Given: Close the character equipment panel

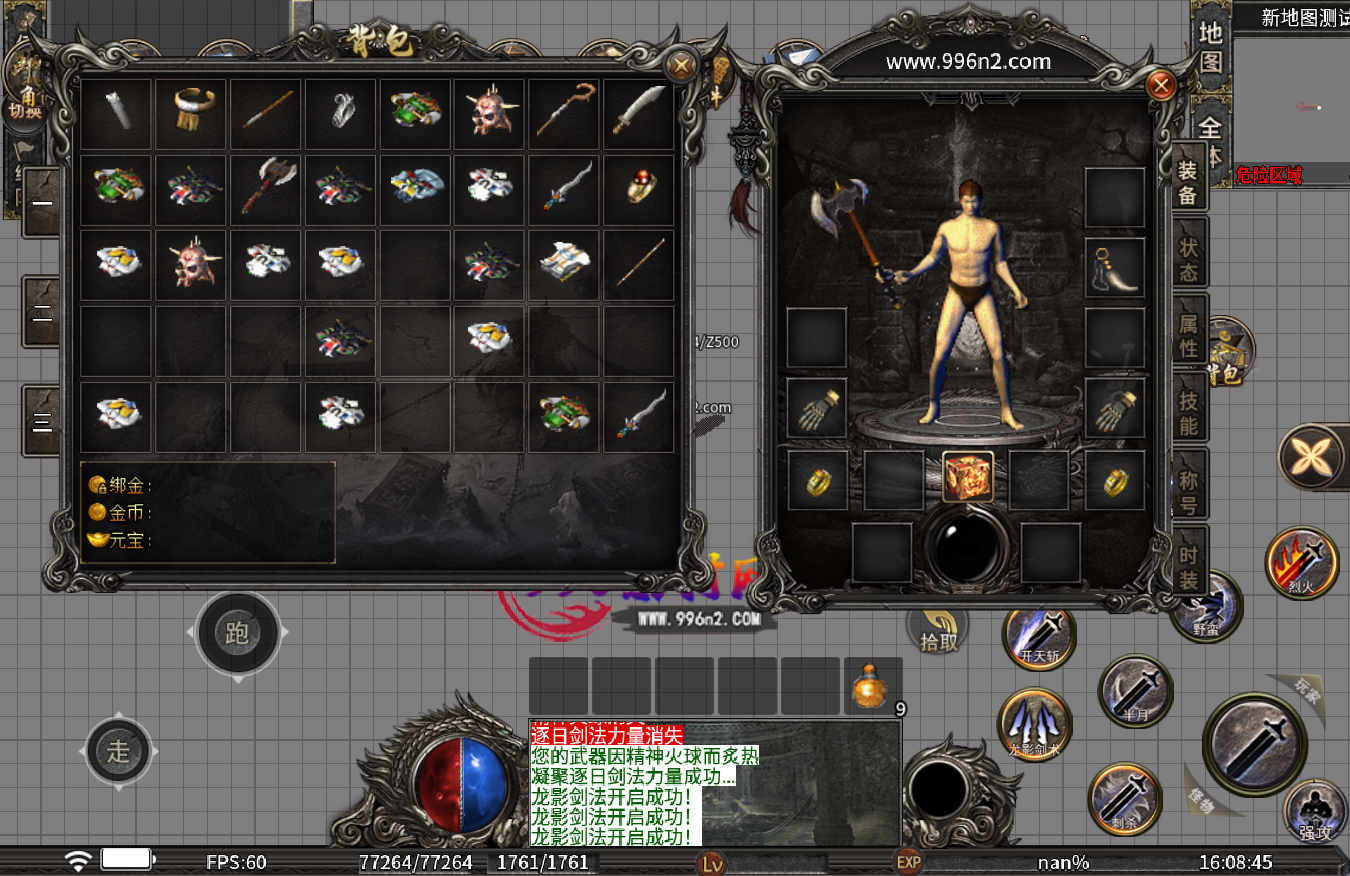Looking at the screenshot, I should (x=1161, y=86).
